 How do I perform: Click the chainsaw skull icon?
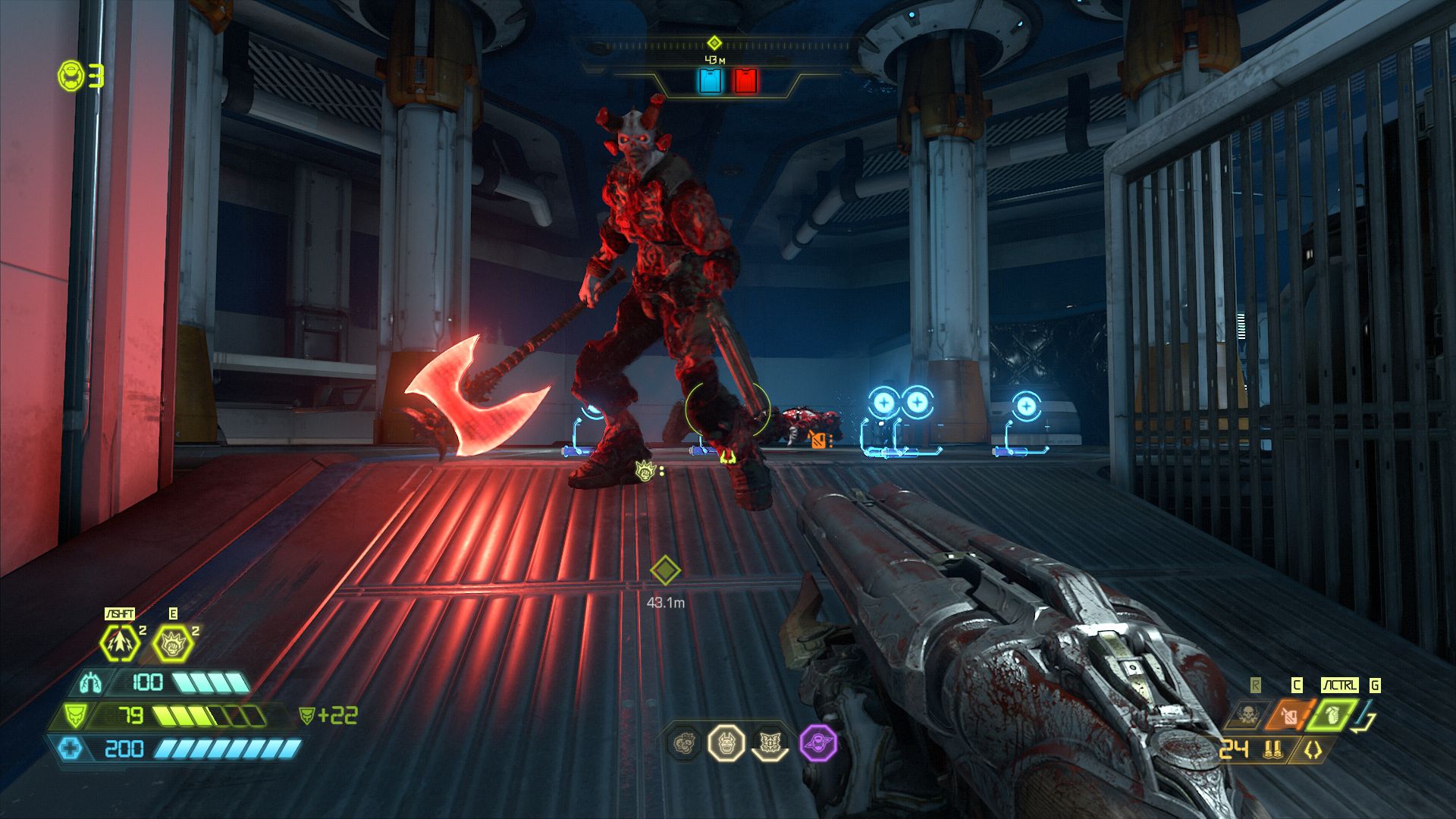point(1244,714)
